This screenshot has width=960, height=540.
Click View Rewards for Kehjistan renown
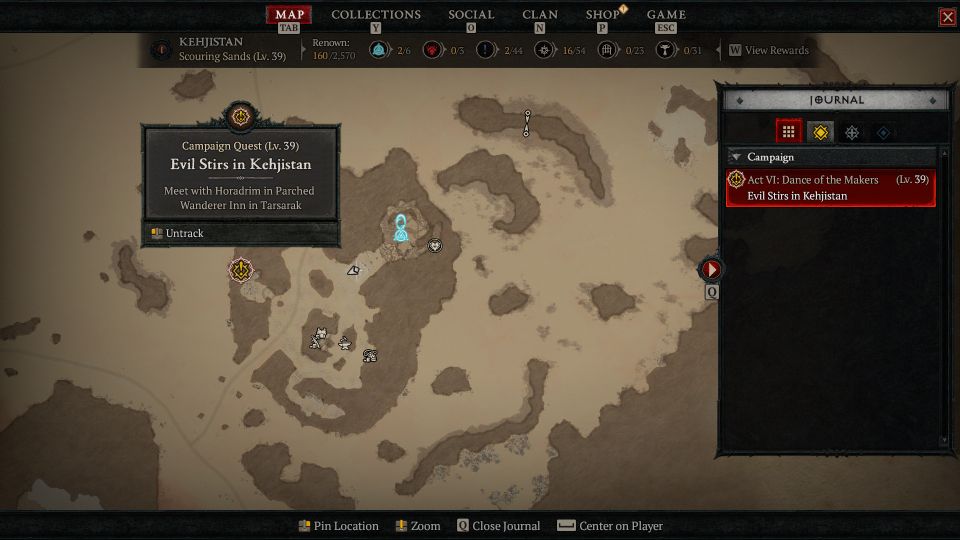tap(768, 50)
